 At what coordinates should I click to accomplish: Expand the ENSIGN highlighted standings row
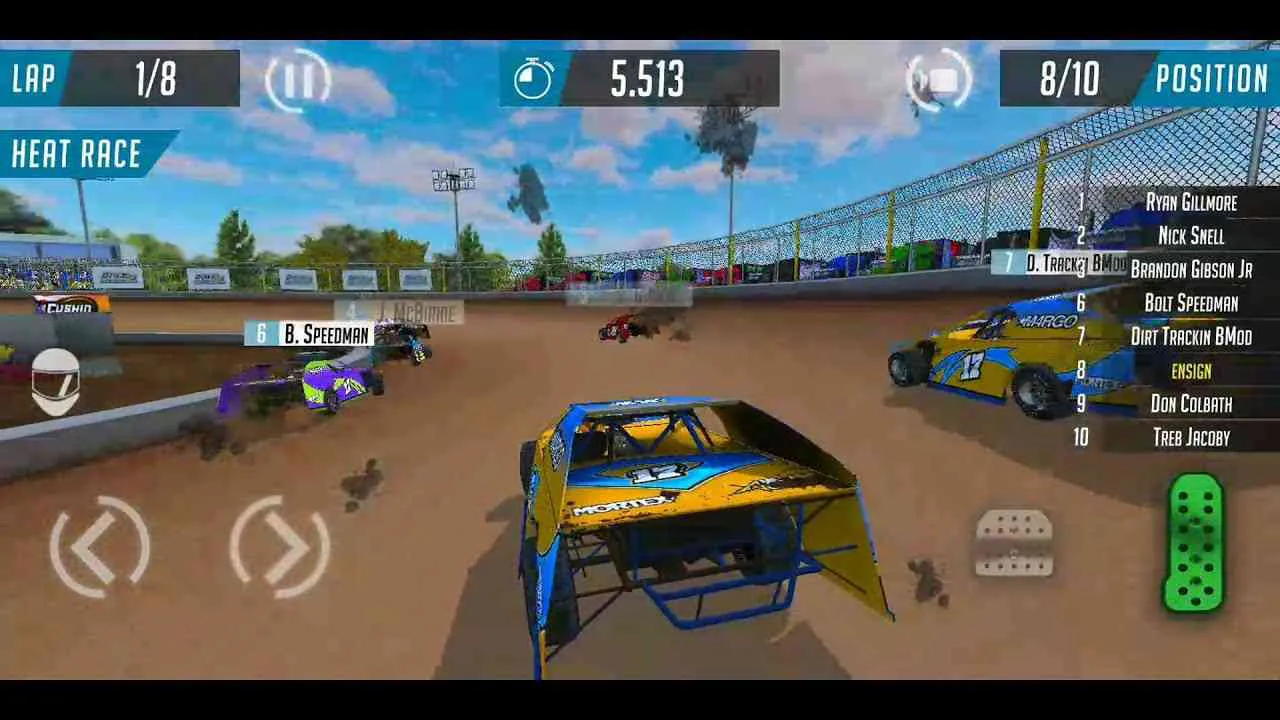[x=1190, y=371]
